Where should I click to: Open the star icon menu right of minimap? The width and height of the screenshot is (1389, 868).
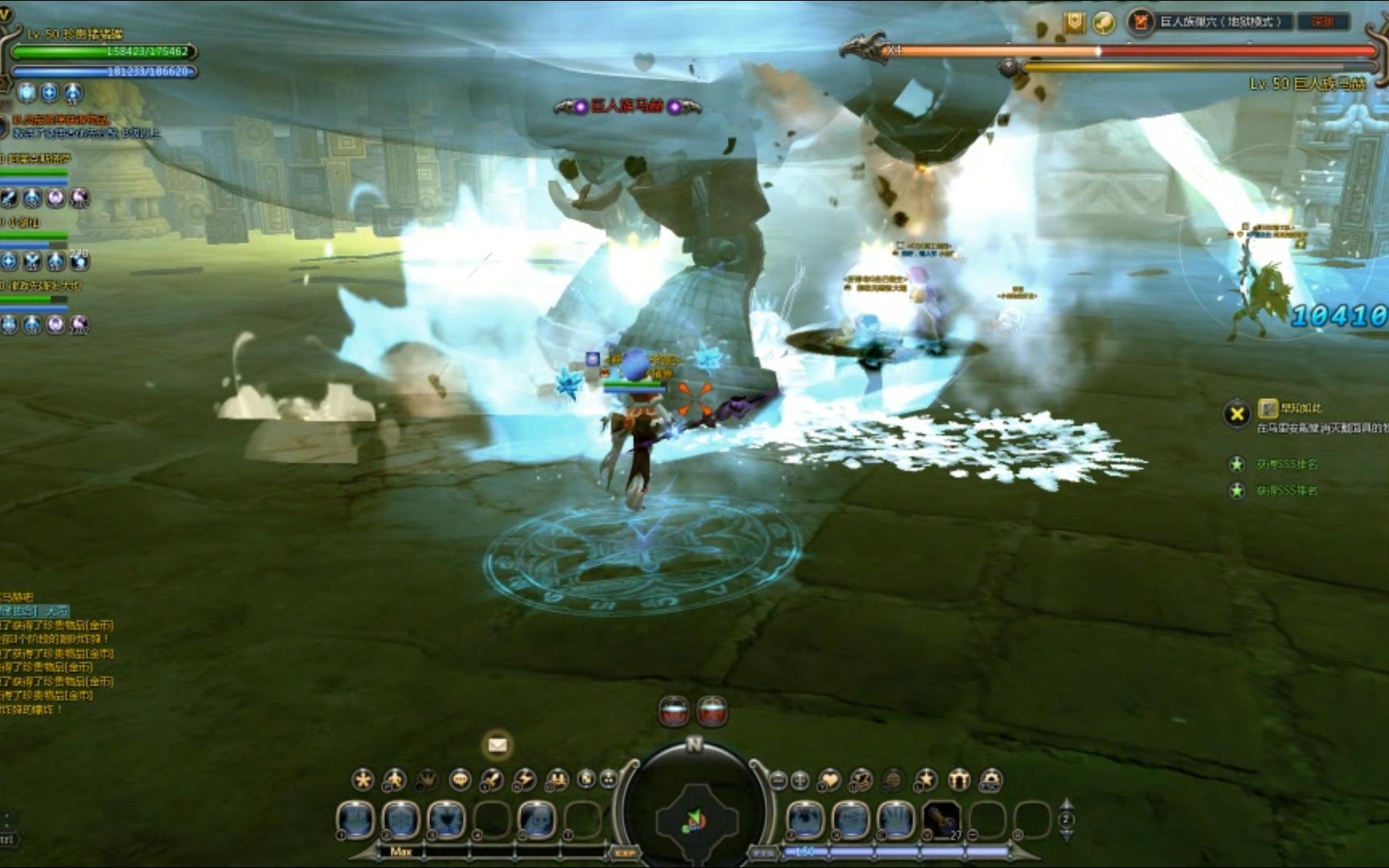point(926,780)
